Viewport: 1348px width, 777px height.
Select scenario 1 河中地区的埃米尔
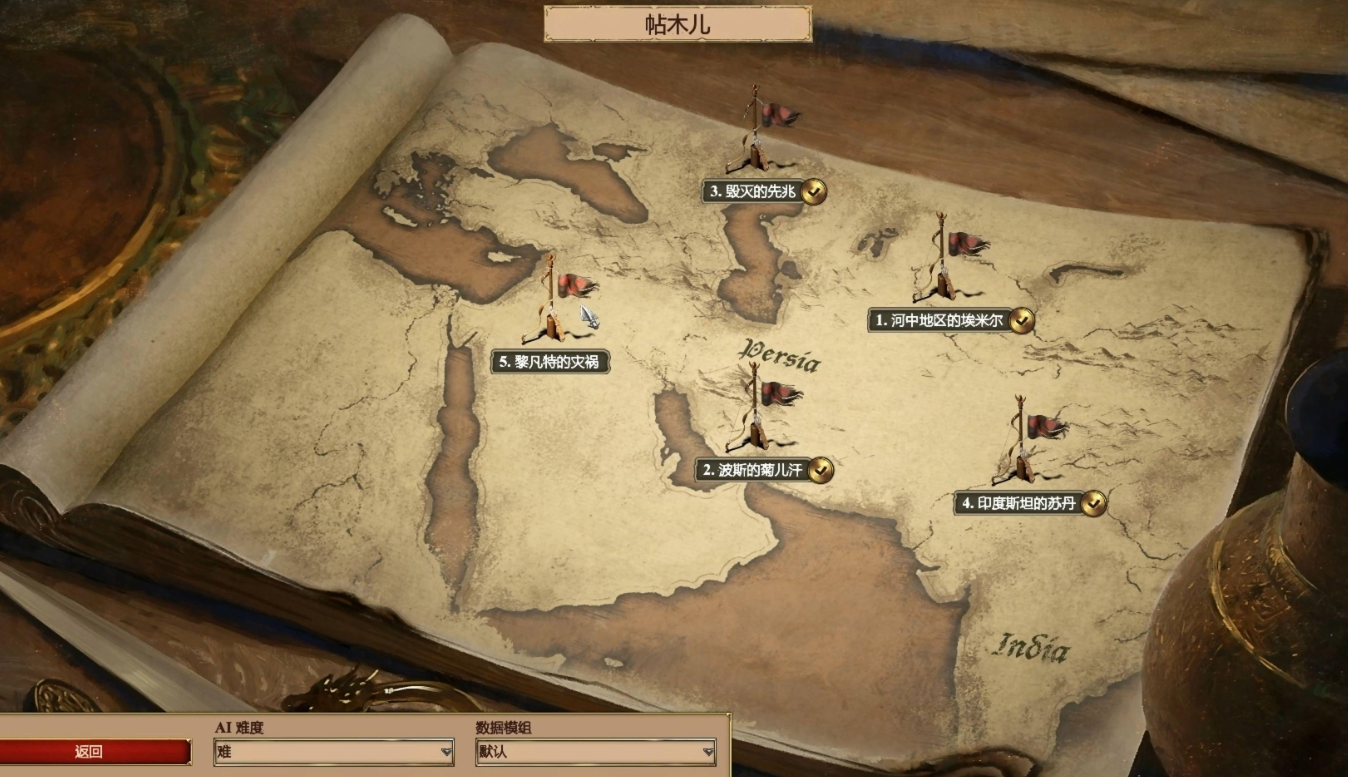tap(939, 320)
